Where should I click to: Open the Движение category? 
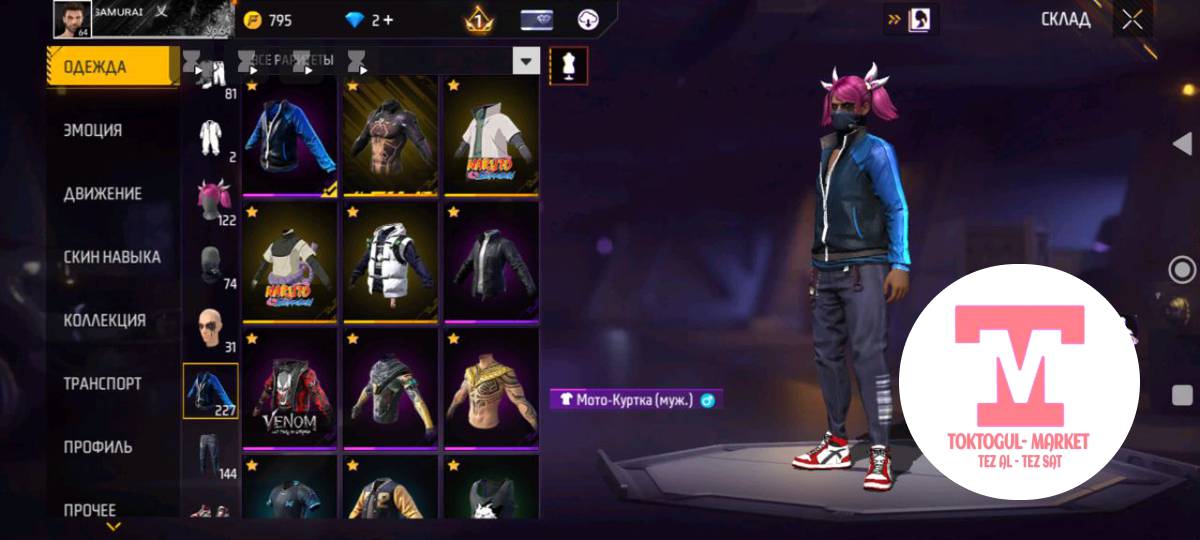pyautogui.click(x=102, y=194)
